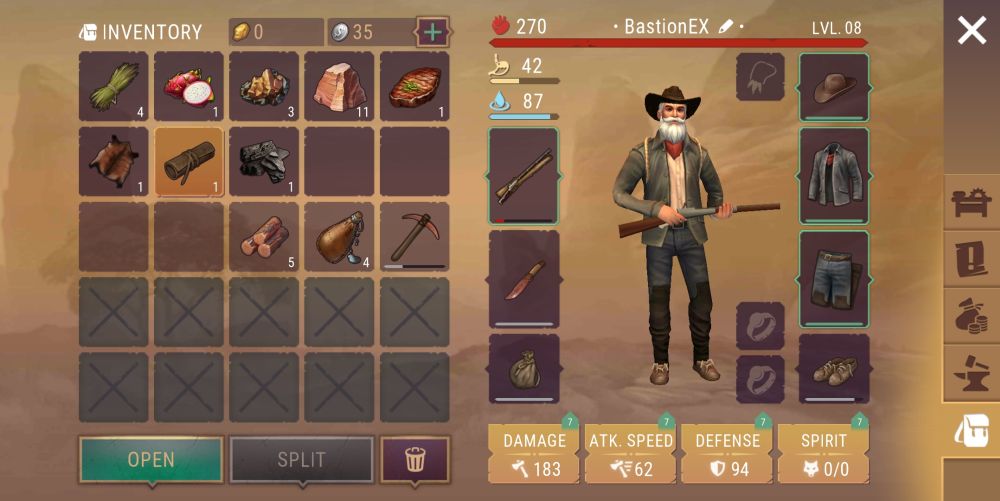Select the red stone chunk stack
The image size is (1000, 501).
click(339, 87)
